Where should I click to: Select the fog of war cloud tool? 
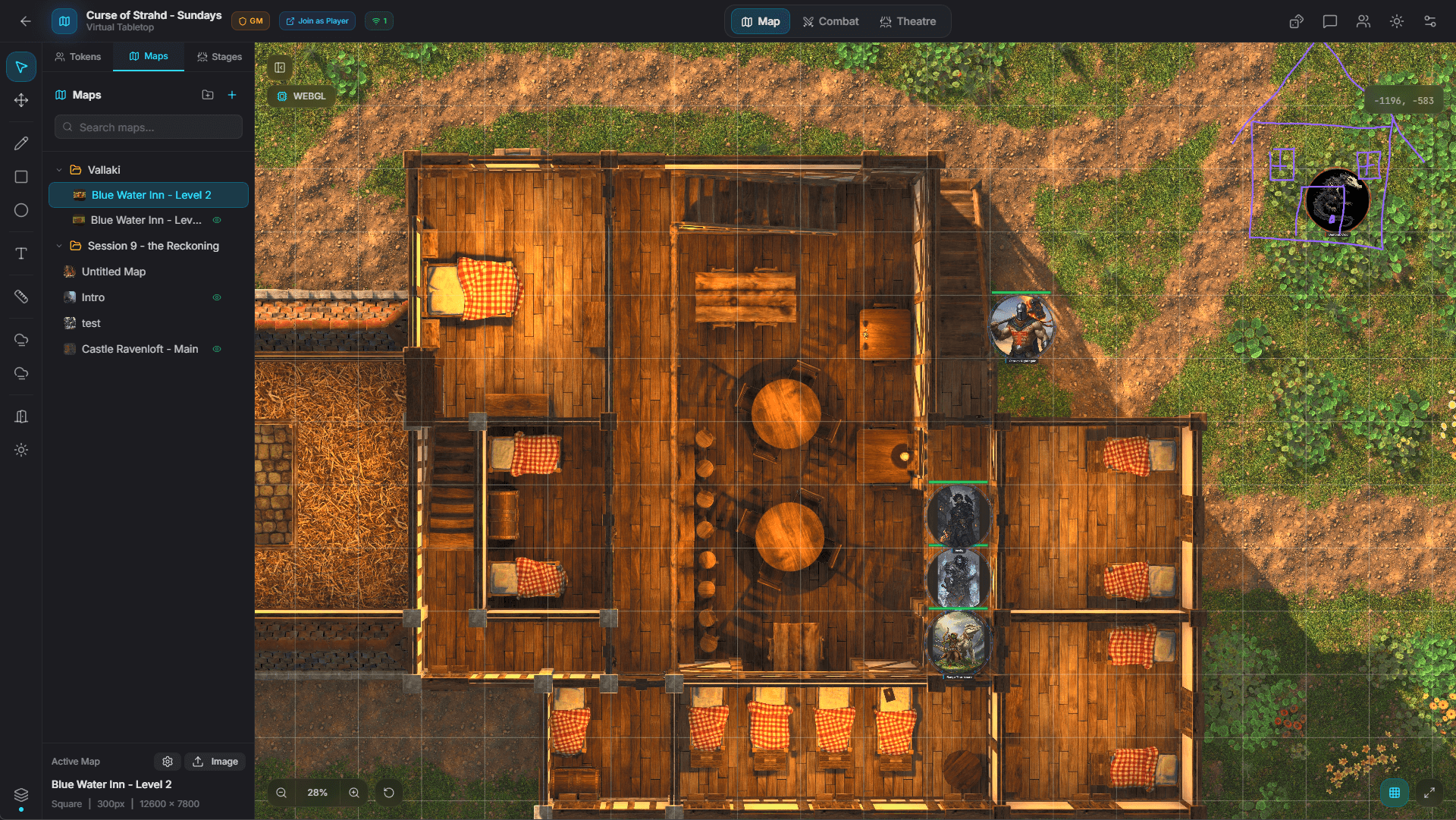21,340
